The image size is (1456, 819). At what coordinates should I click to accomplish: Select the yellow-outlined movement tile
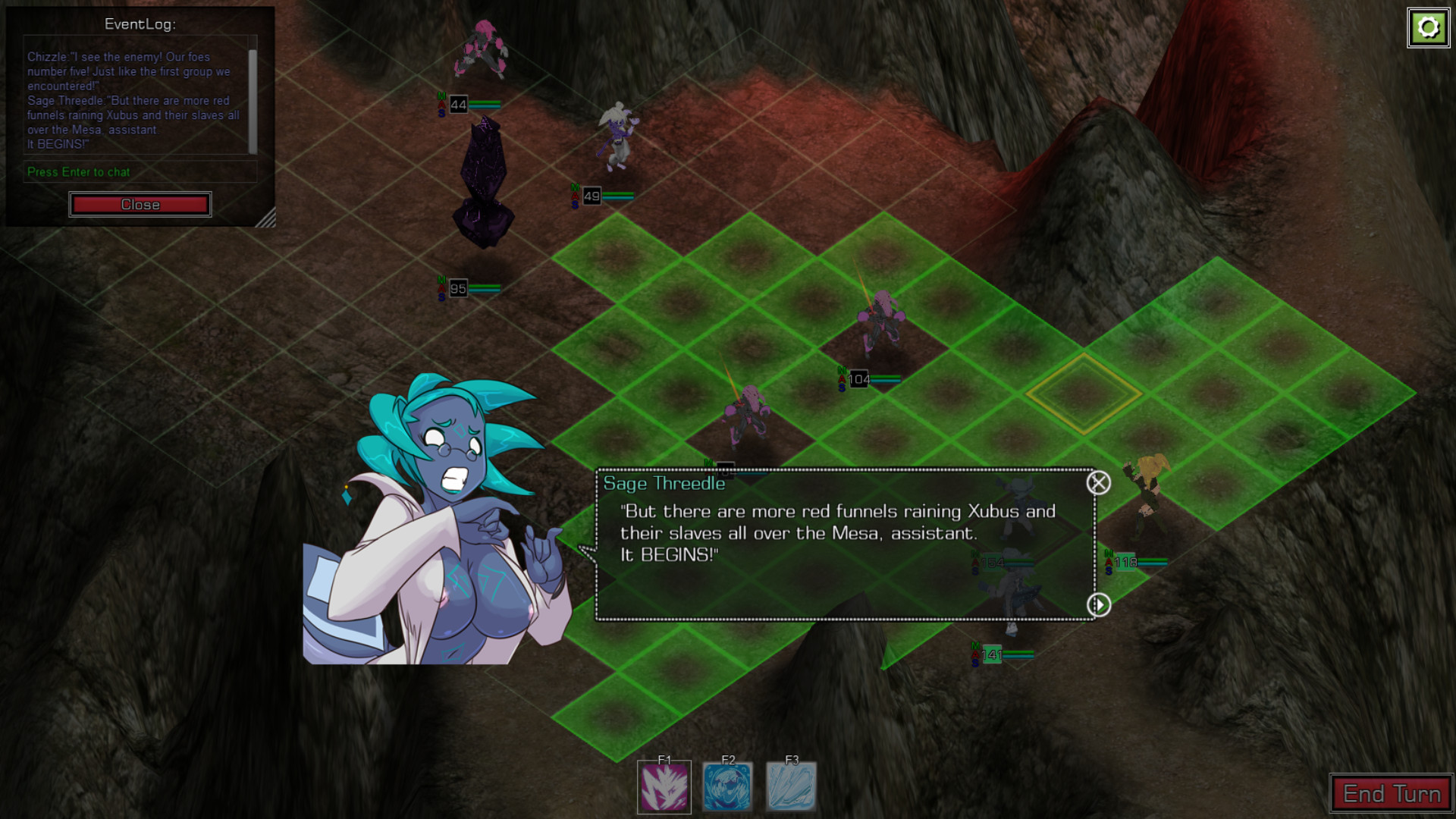pyautogui.click(x=1084, y=394)
